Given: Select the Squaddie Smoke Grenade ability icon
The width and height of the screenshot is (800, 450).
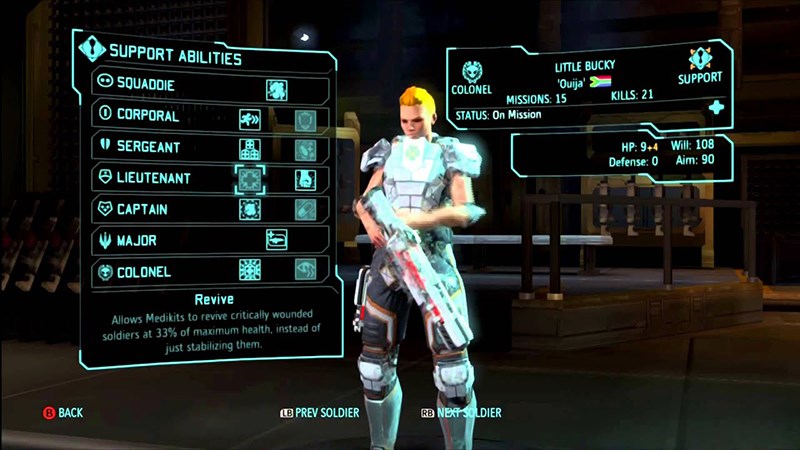Looking at the screenshot, I should [x=277, y=88].
